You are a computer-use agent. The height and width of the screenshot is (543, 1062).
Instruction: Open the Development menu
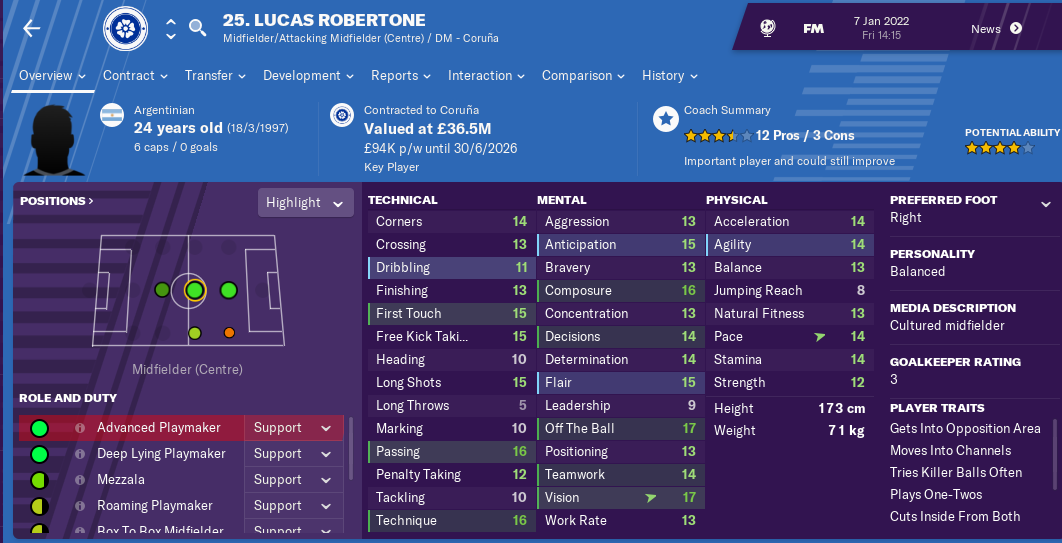[x=308, y=76]
